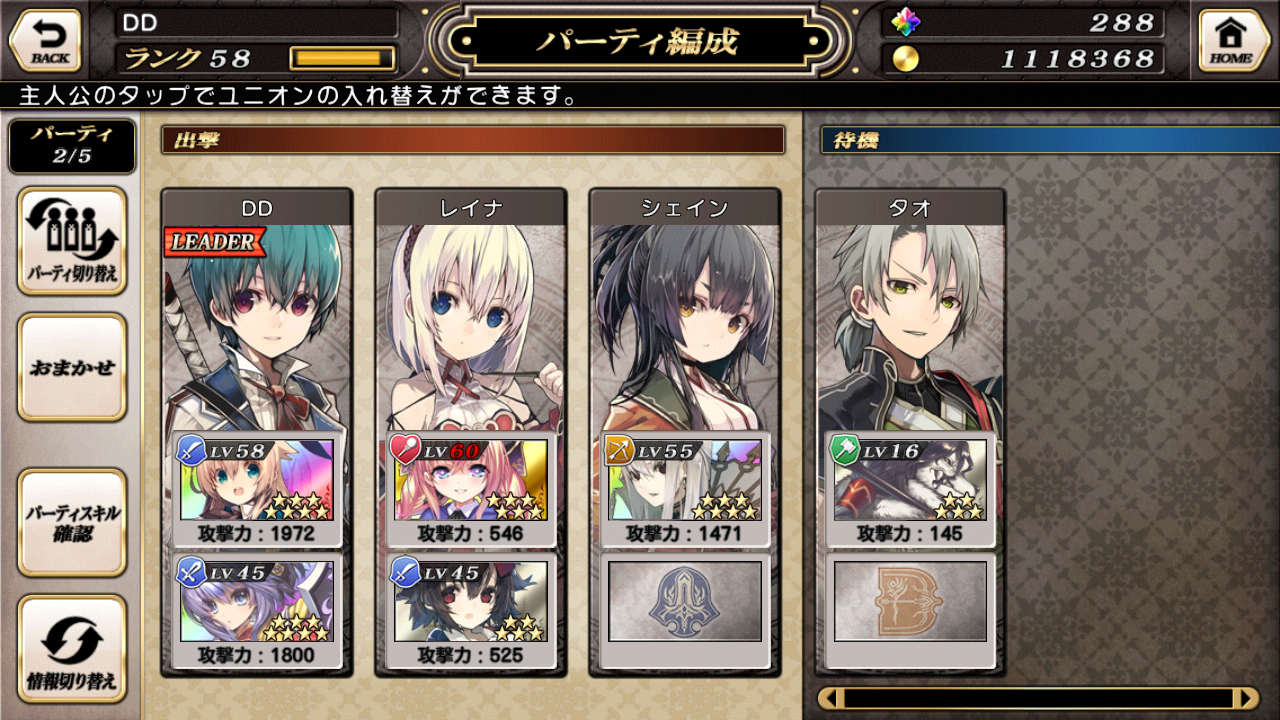Screen dimensions: 1280x720
Task: Select シェイン's character portrait
Action: pos(684,320)
